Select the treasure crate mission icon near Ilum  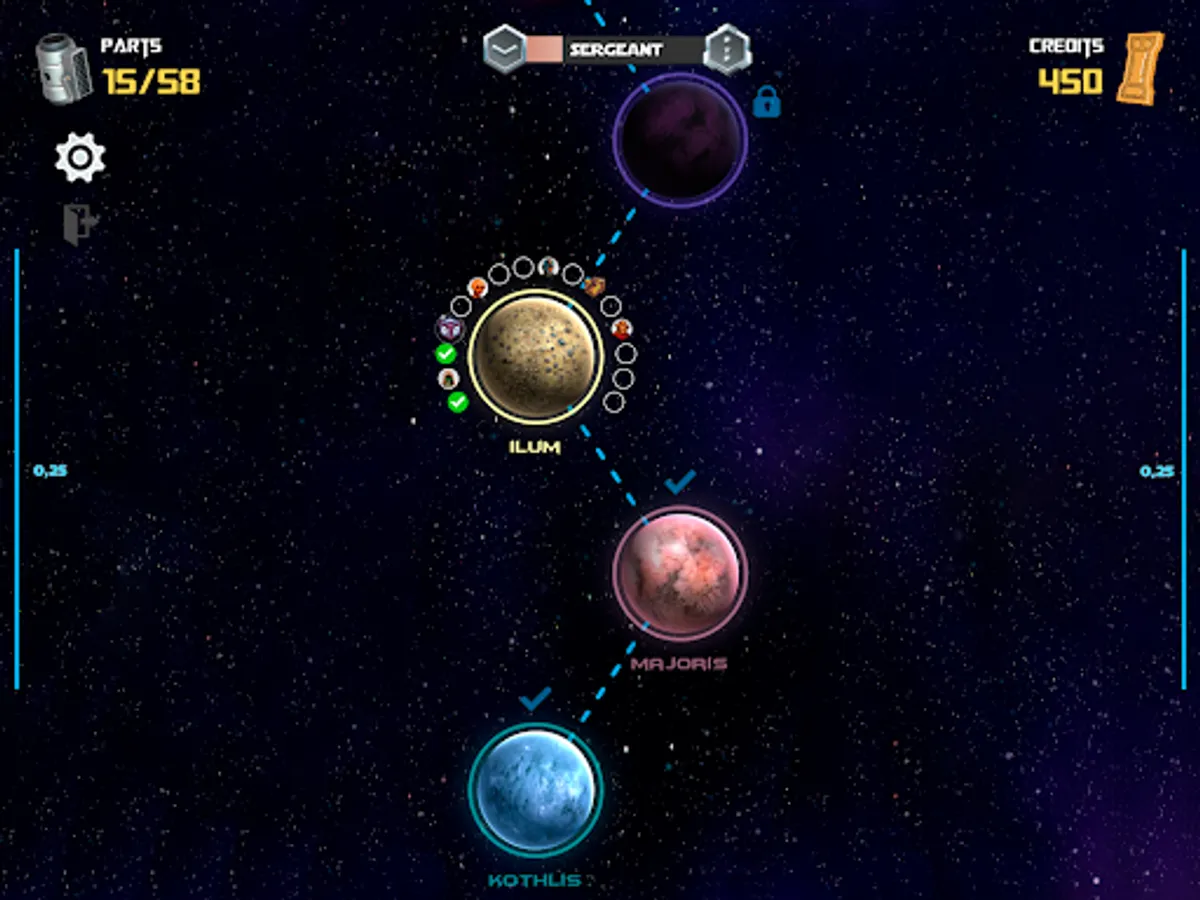tap(594, 287)
